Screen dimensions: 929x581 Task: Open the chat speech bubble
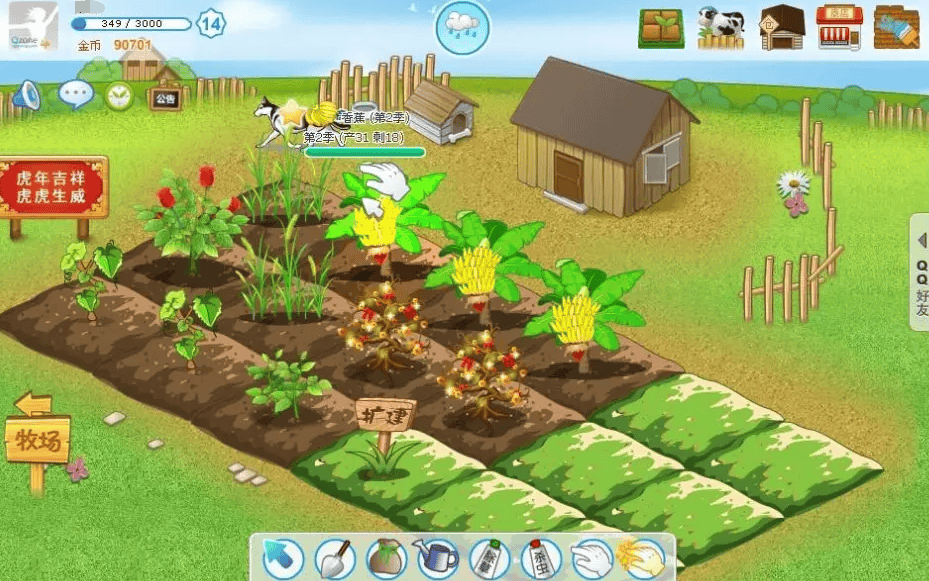[x=76, y=95]
